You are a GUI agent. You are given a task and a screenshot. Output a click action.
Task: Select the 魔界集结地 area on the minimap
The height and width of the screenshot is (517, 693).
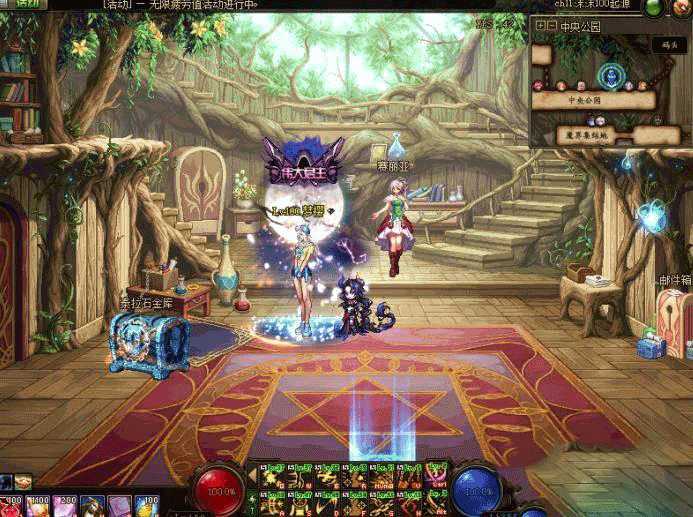pyautogui.click(x=585, y=134)
